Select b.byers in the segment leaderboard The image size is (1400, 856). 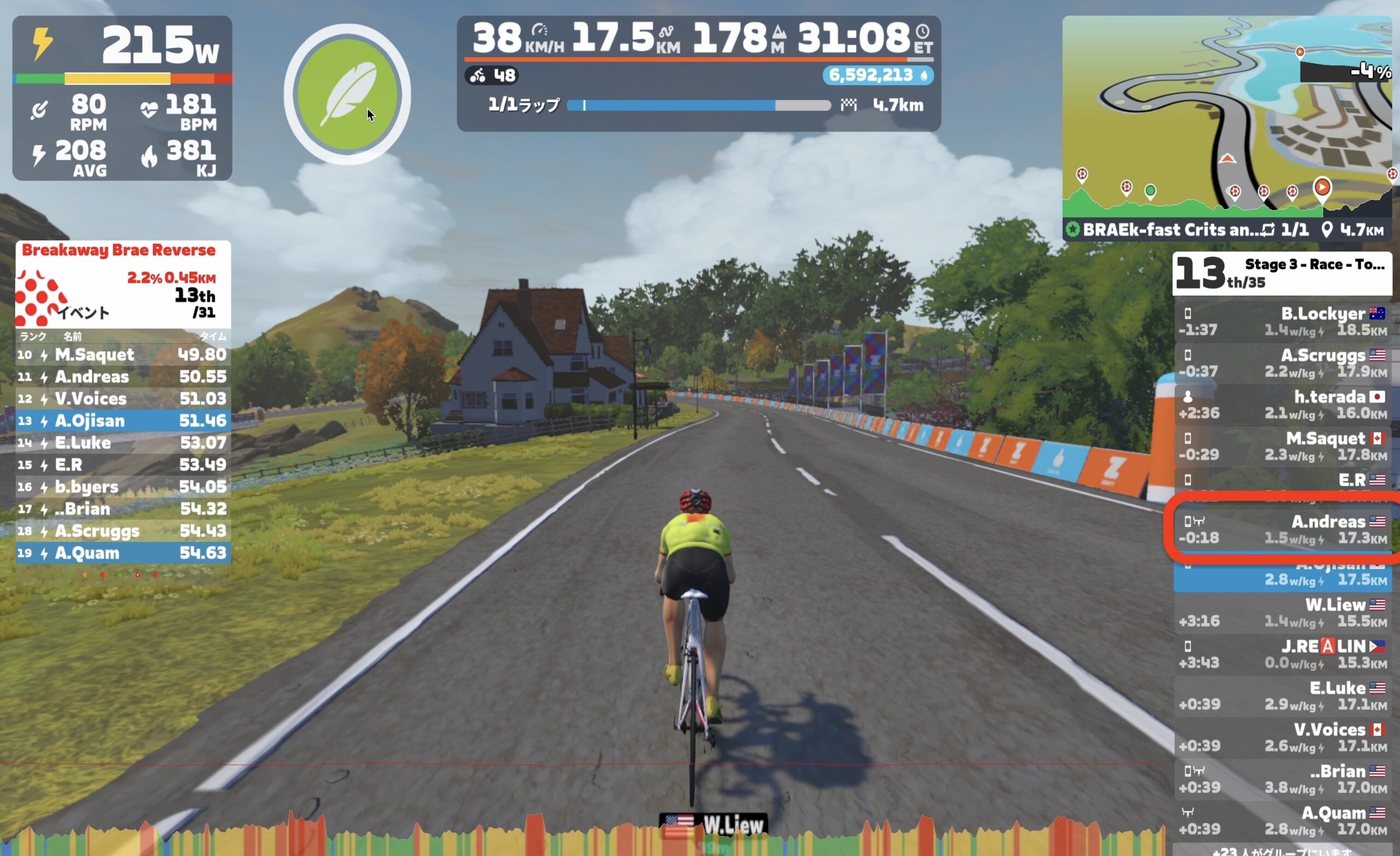[x=122, y=487]
